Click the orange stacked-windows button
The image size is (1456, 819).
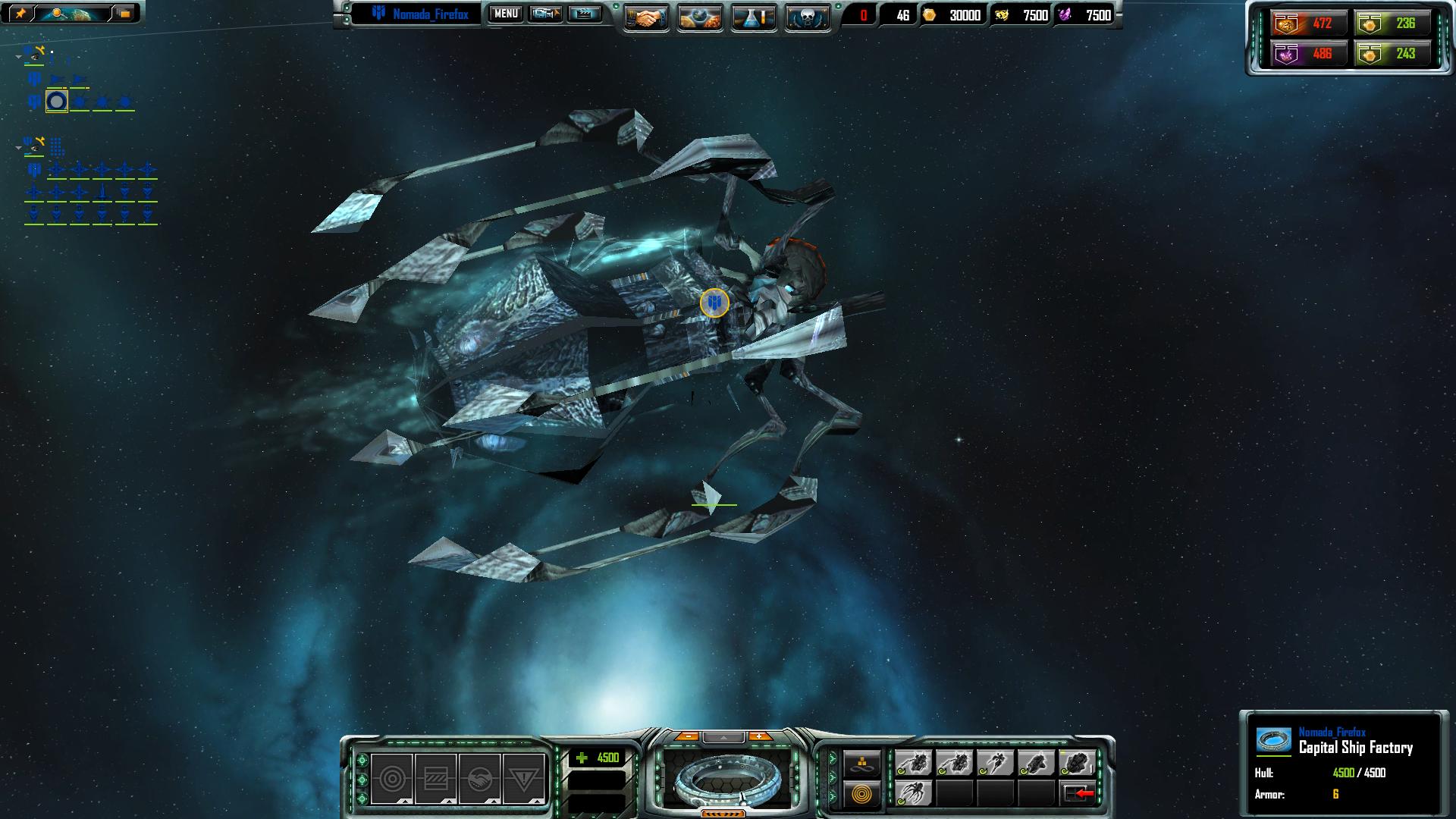(x=124, y=13)
